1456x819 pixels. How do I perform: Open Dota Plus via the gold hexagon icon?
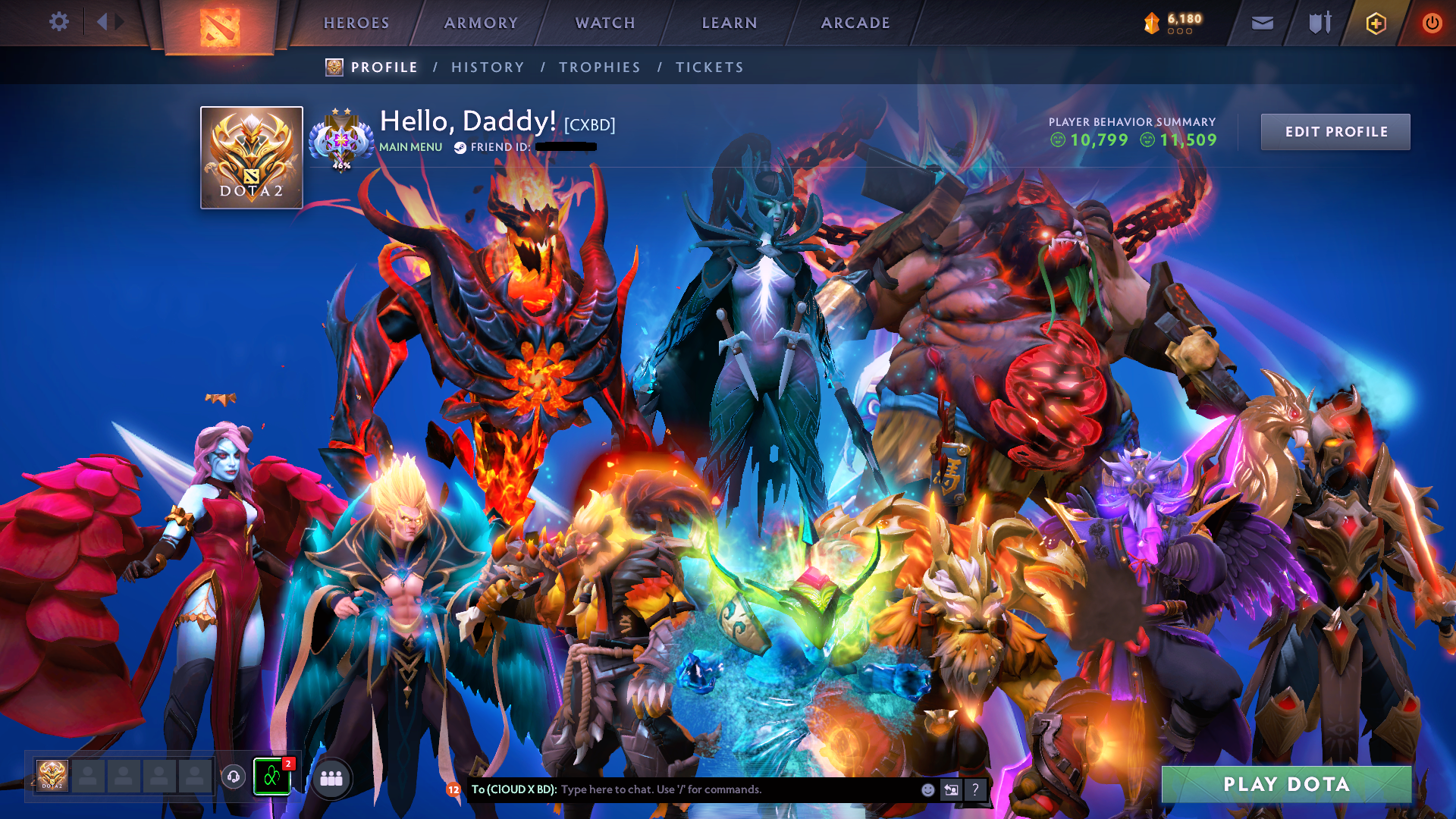click(1375, 23)
